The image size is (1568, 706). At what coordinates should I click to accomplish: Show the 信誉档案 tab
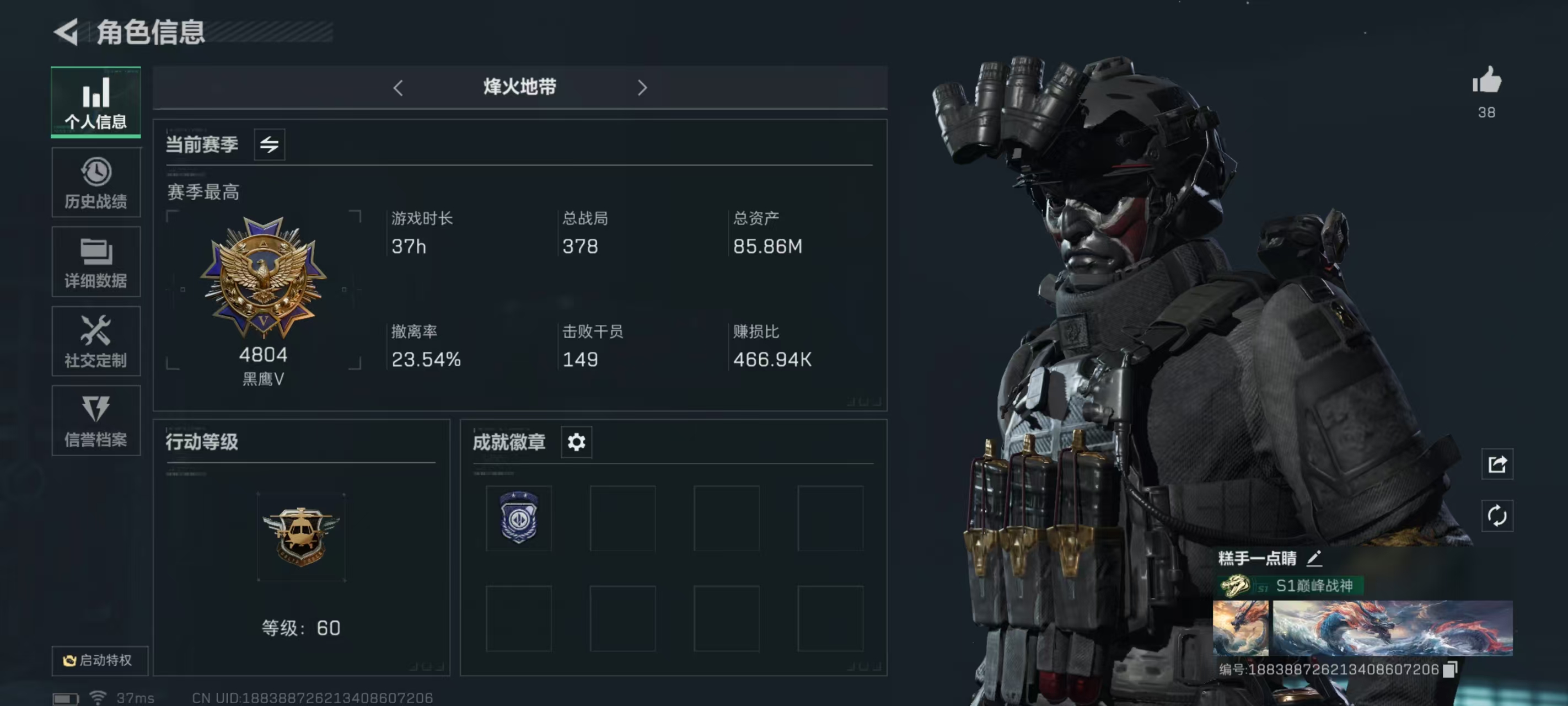click(96, 420)
